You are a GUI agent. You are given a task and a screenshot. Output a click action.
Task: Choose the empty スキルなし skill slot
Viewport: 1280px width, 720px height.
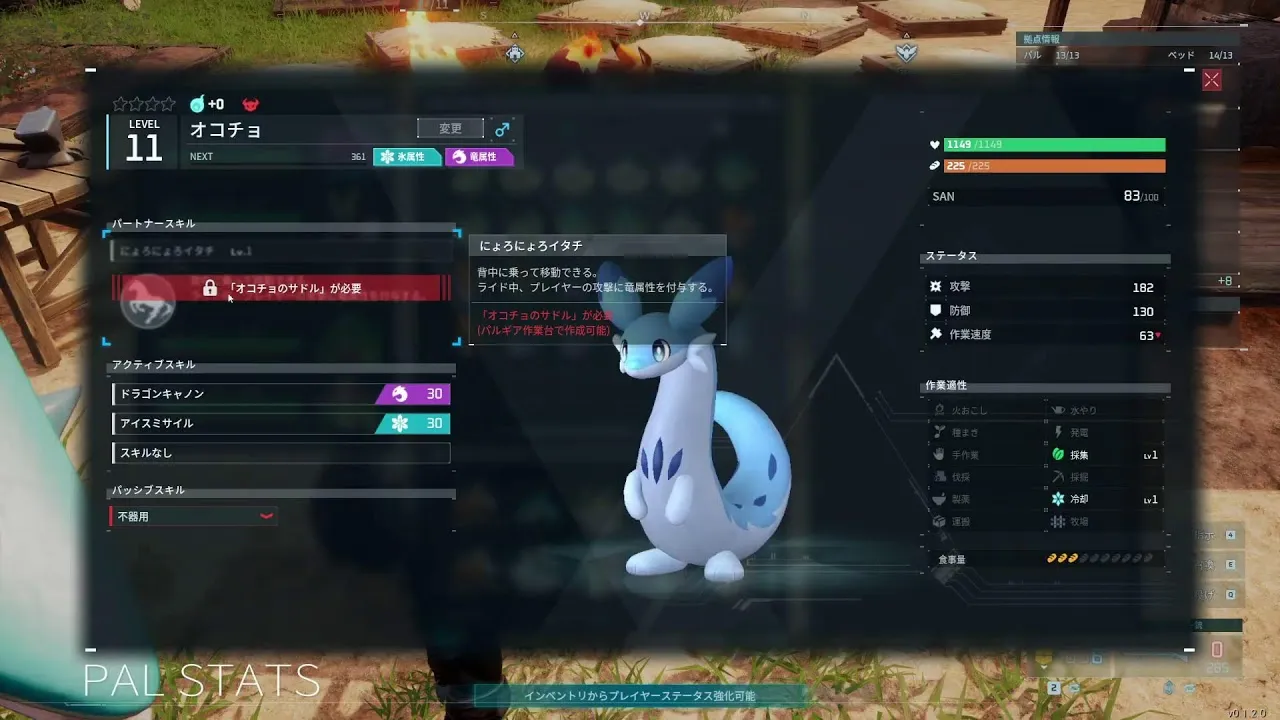pyautogui.click(x=281, y=453)
